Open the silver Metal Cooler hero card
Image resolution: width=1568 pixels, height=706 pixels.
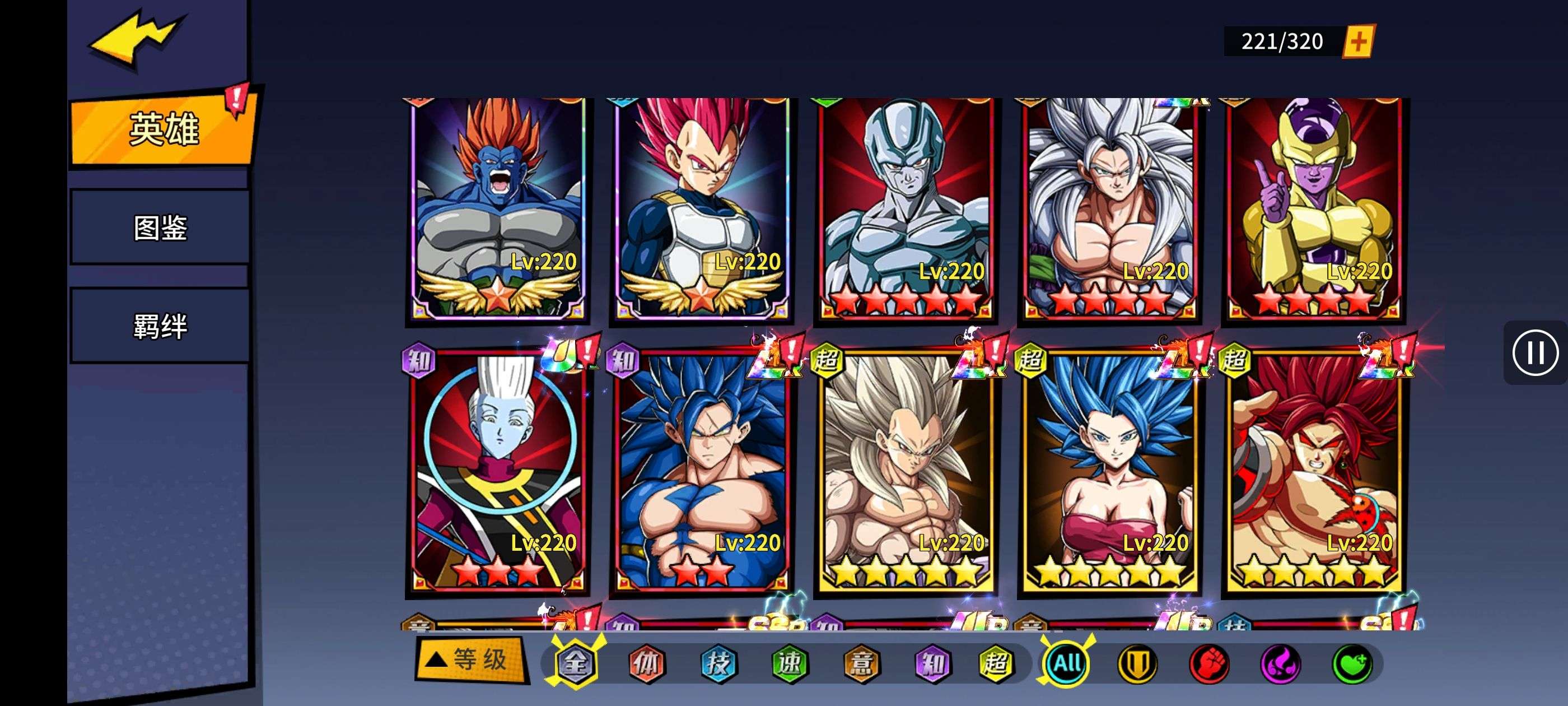(905, 207)
